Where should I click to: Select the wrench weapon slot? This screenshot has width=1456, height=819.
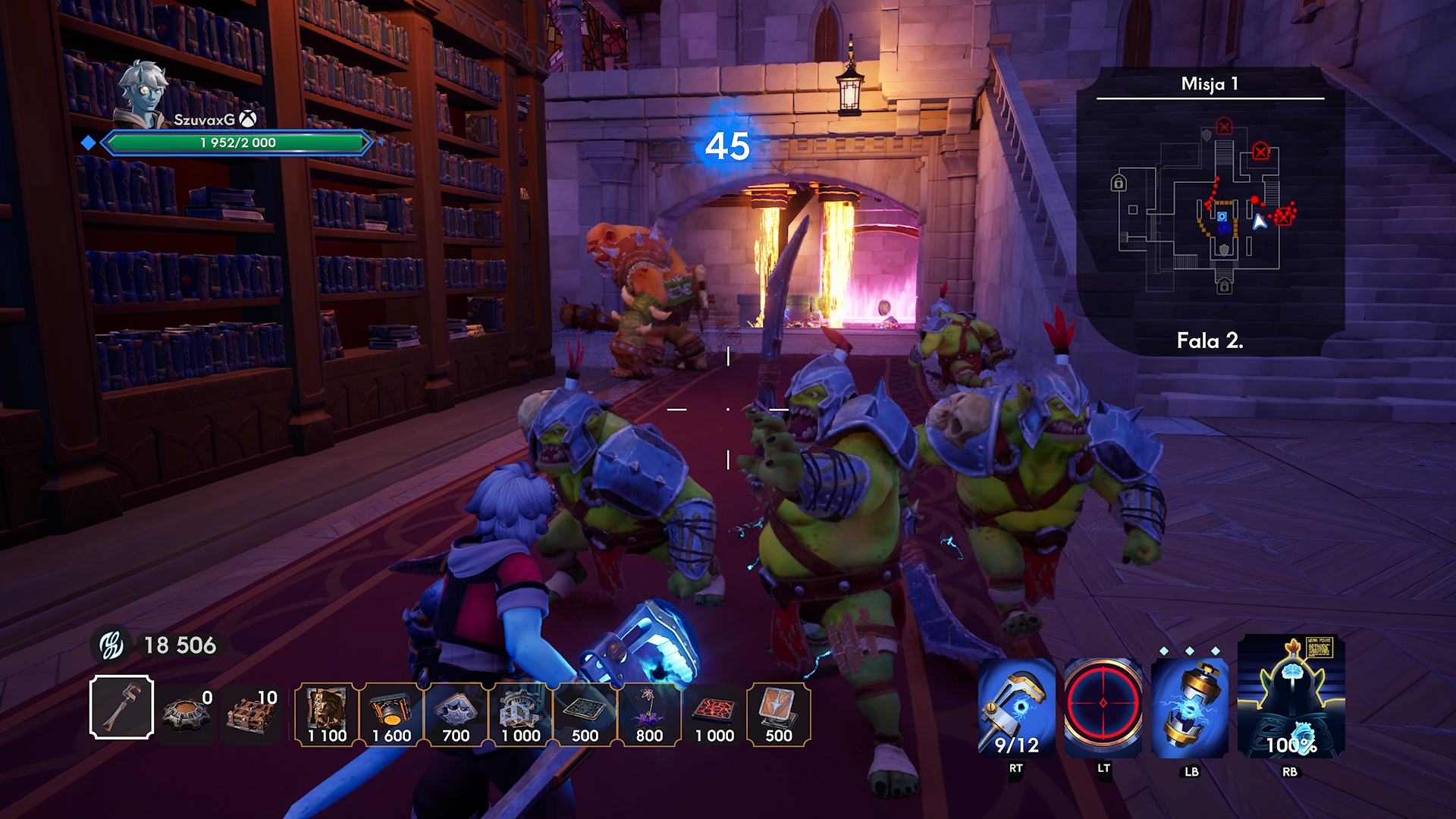click(x=121, y=707)
